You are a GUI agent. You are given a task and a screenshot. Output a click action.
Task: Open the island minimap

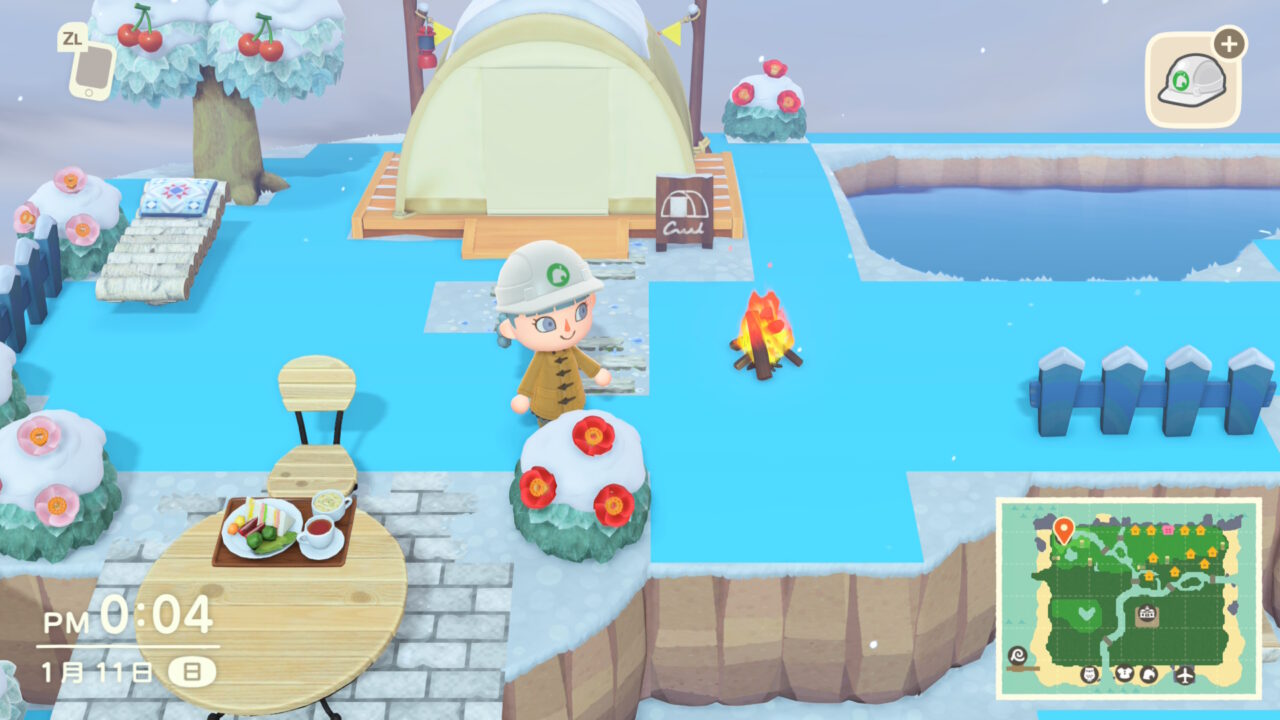pyautogui.click(x=1128, y=597)
